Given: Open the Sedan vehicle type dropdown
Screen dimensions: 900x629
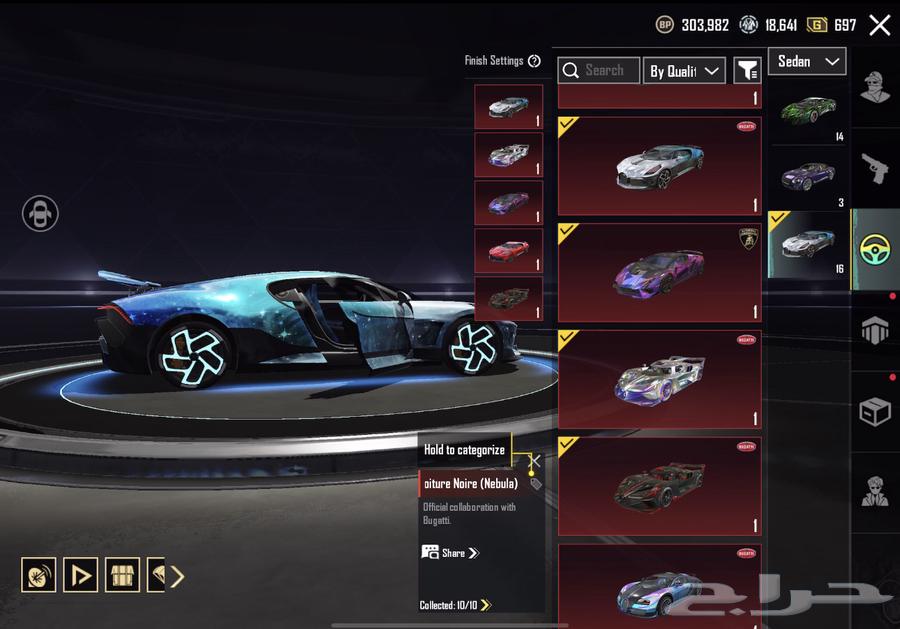Looking at the screenshot, I should (x=806, y=61).
